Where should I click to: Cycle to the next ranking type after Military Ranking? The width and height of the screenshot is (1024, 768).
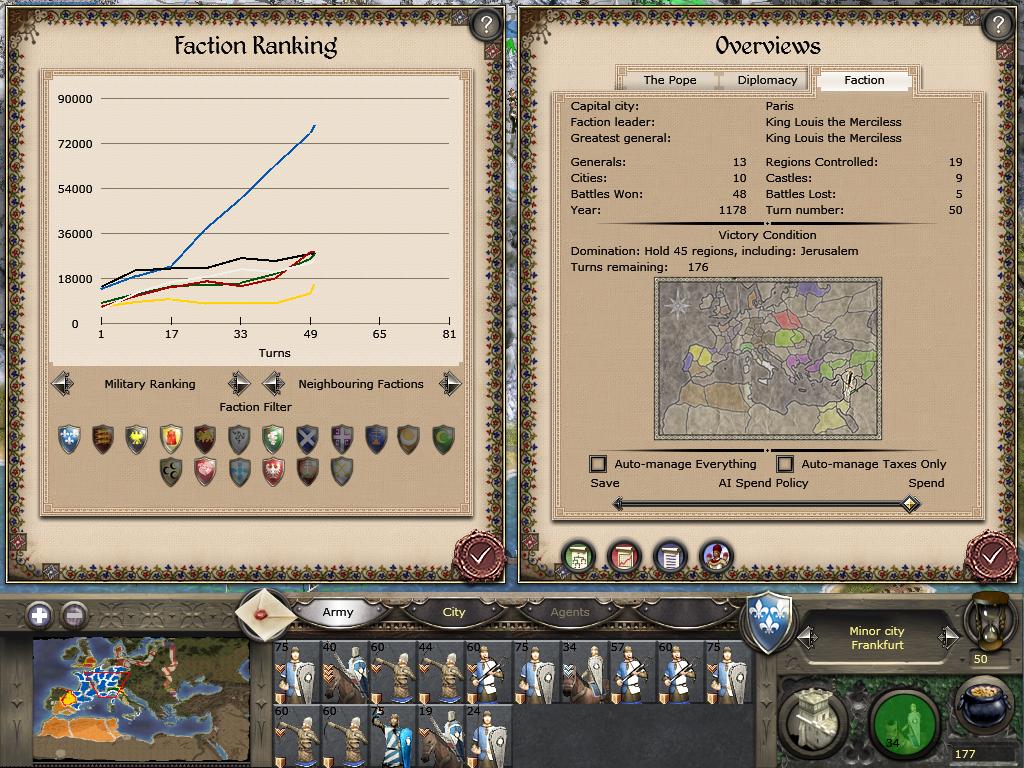(x=239, y=384)
